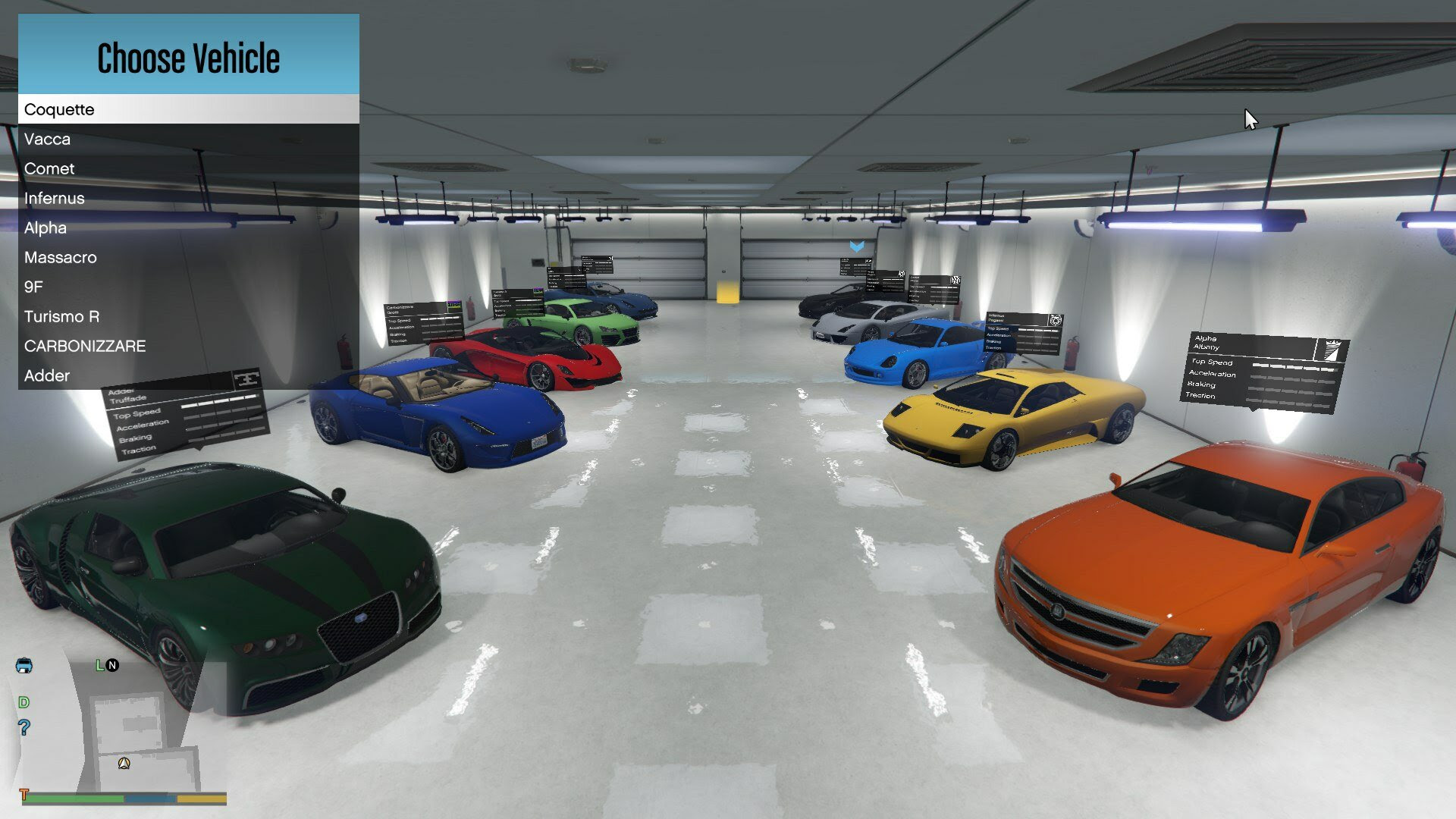
Task: Select Coquette from the Choose Vehicle list
Action: click(x=59, y=109)
